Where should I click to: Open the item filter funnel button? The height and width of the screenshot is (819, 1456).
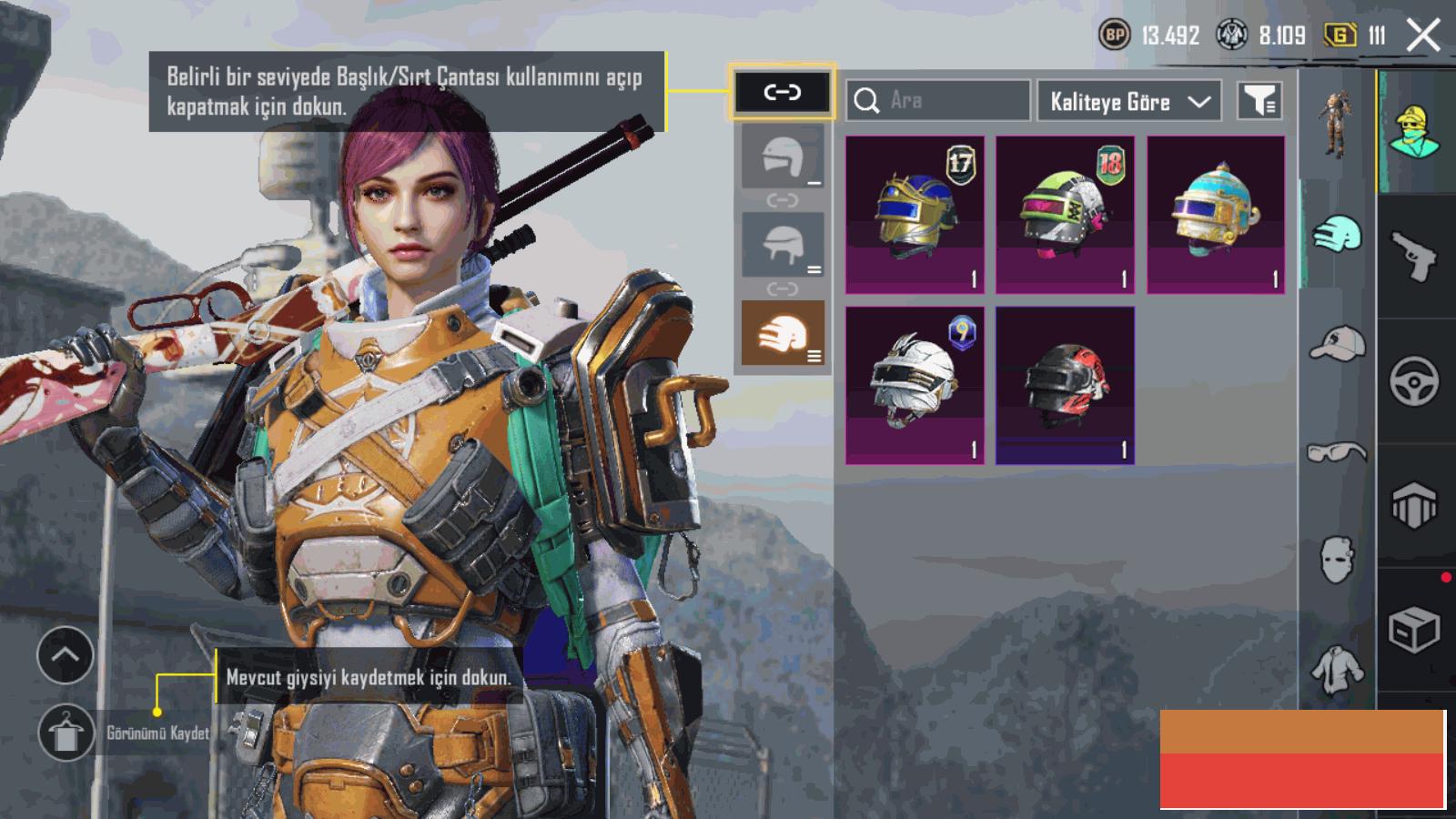coord(1259,100)
